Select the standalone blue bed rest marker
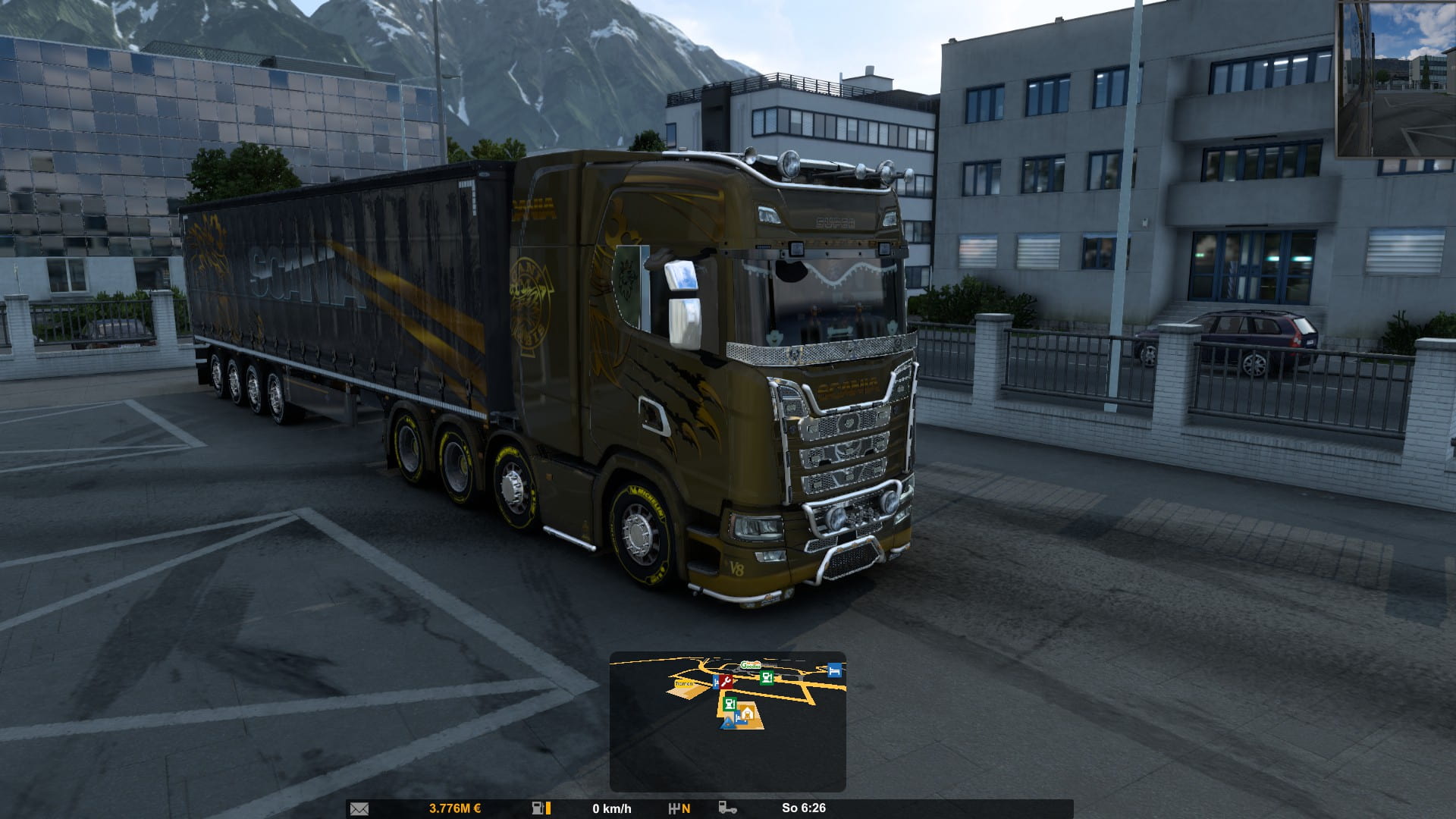Viewport: 1456px width, 819px height. click(834, 670)
